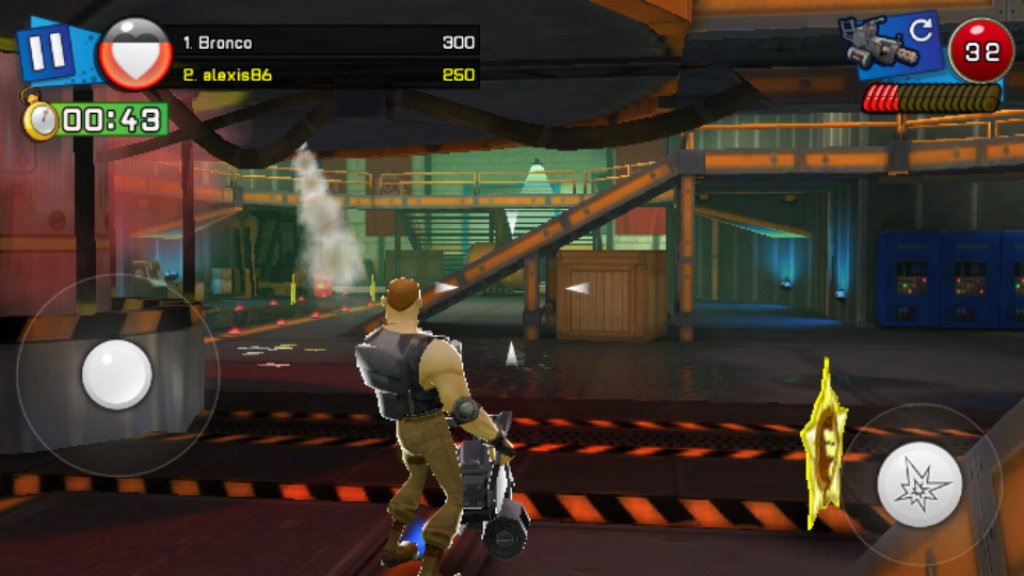Tap the fire button with the burst symbol
Screen dimensions: 1024x576
click(x=919, y=485)
